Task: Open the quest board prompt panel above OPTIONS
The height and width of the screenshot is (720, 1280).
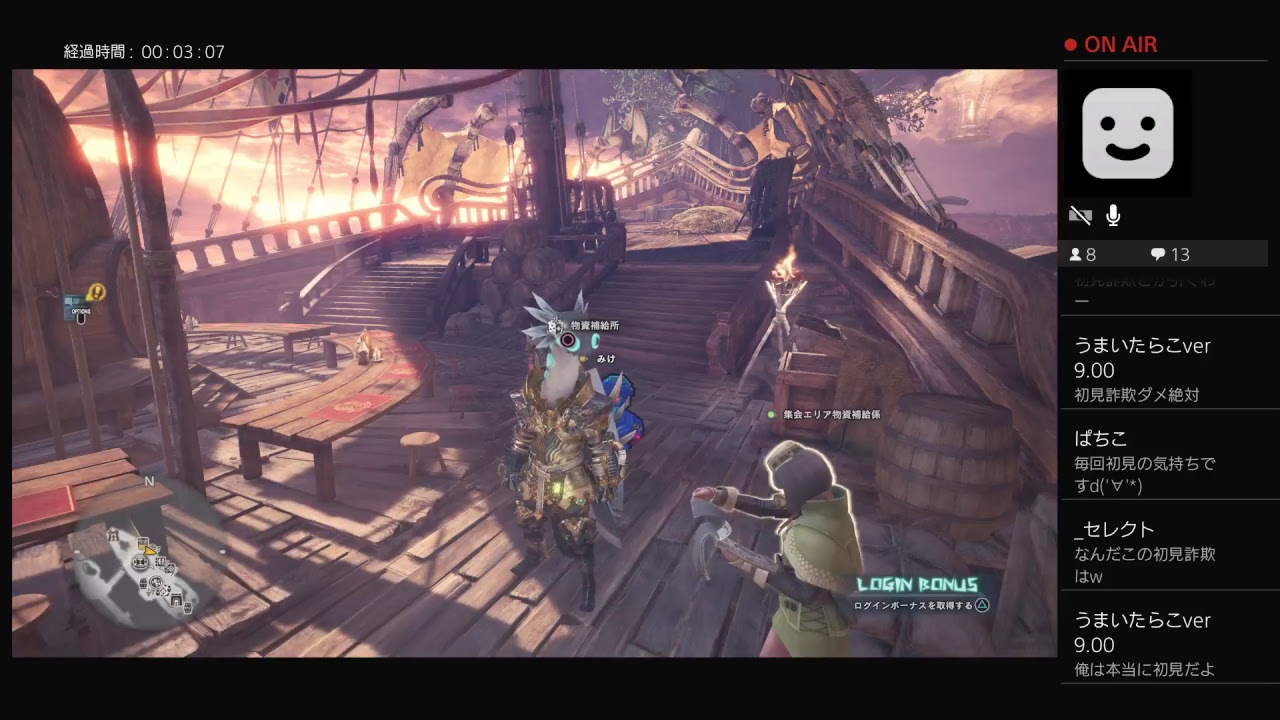Action: point(73,300)
